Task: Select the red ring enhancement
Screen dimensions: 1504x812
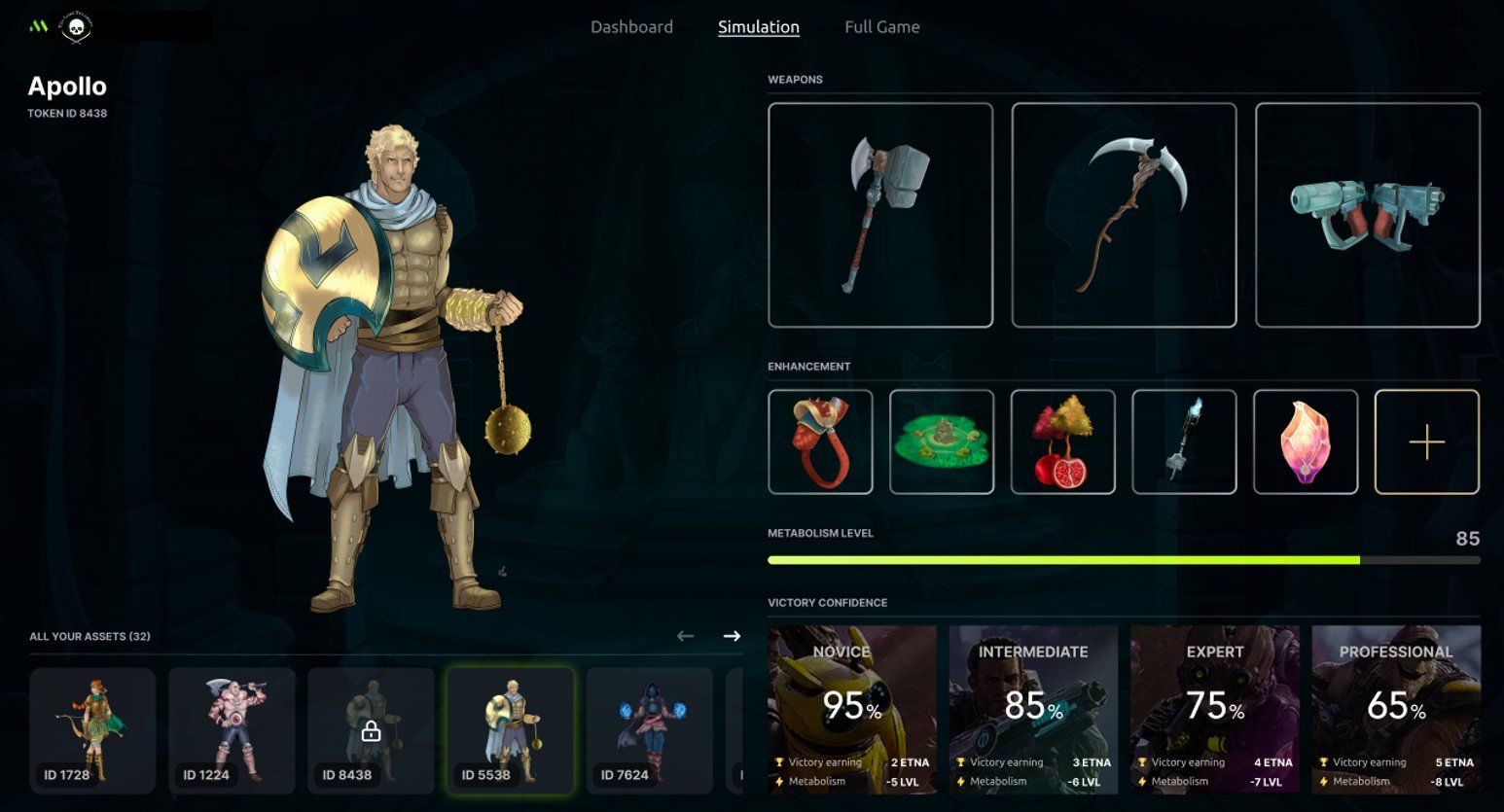Action: [x=820, y=441]
